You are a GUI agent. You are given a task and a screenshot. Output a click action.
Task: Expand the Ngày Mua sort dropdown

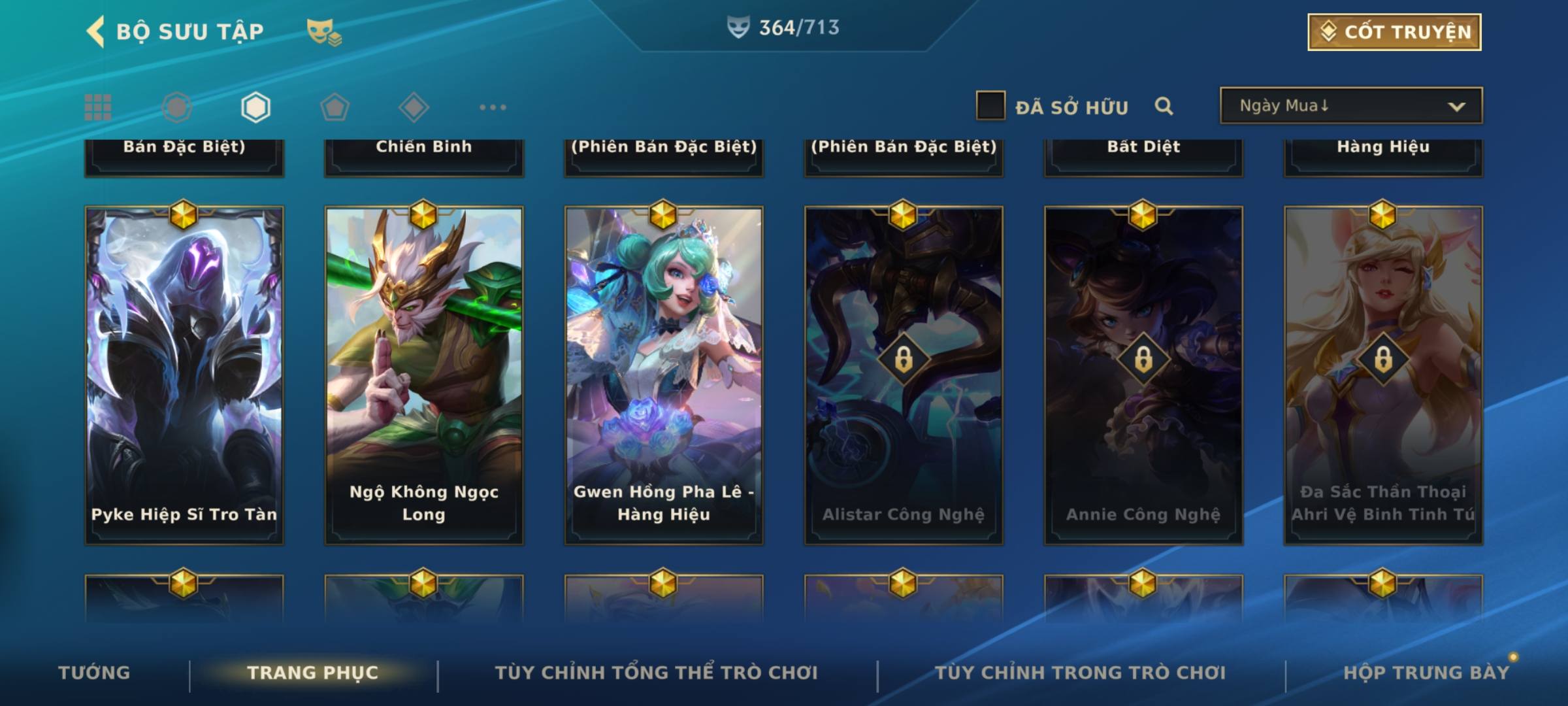click(x=1350, y=106)
